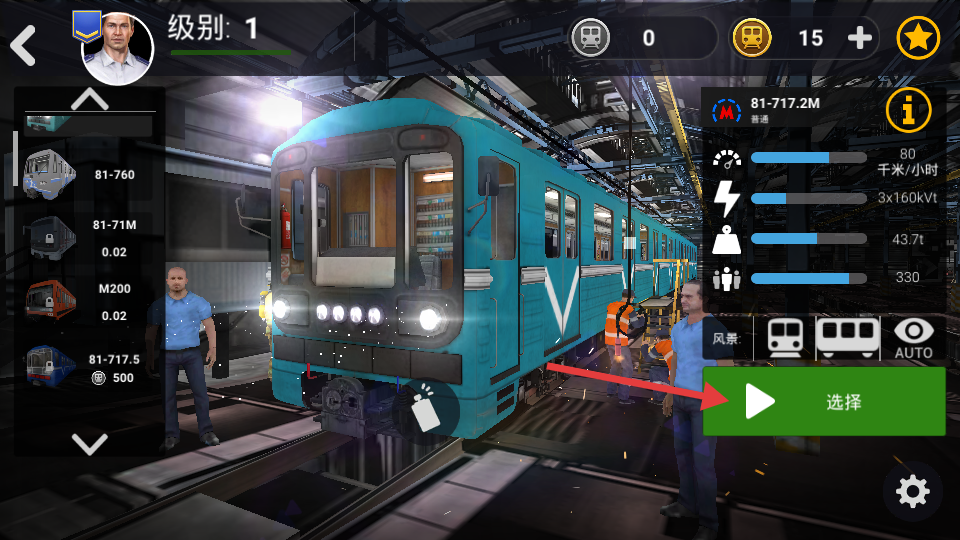Open the driver profile avatar
Viewport: 960px width, 540px height.
tap(117, 49)
